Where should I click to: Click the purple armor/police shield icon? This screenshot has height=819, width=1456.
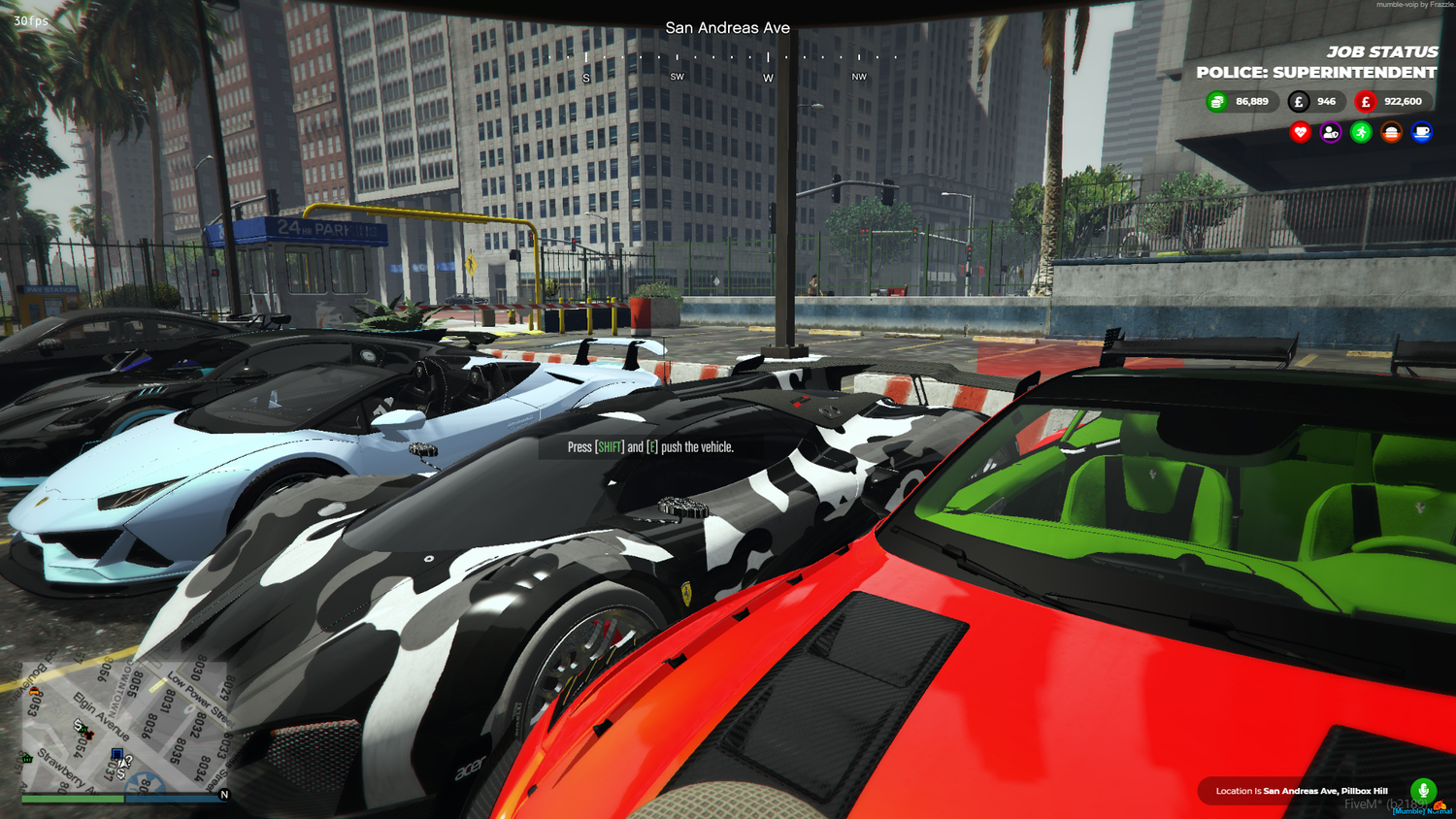[1330, 133]
